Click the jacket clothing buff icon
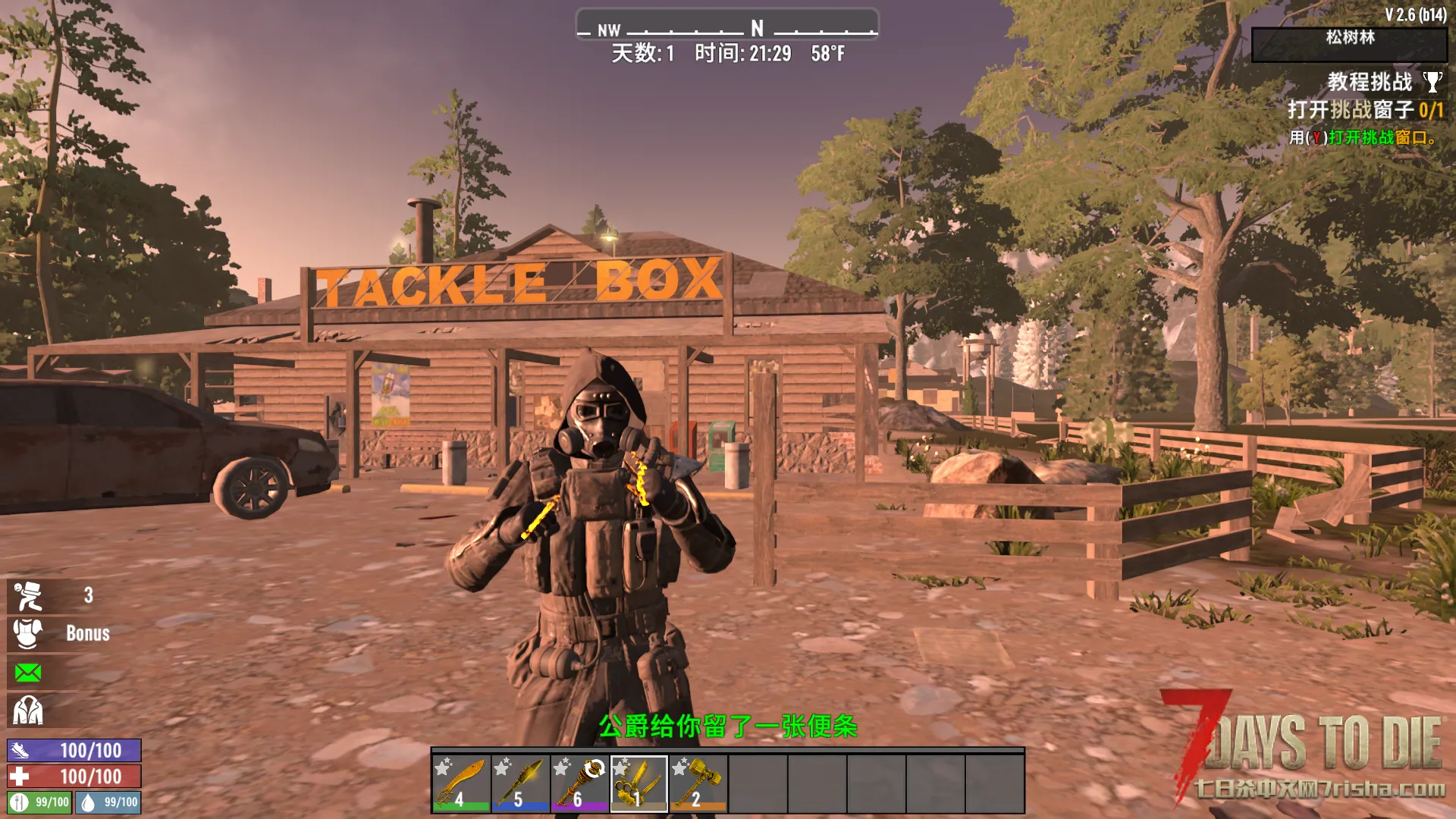Screen dimensions: 1456x819 pyautogui.click(x=28, y=711)
